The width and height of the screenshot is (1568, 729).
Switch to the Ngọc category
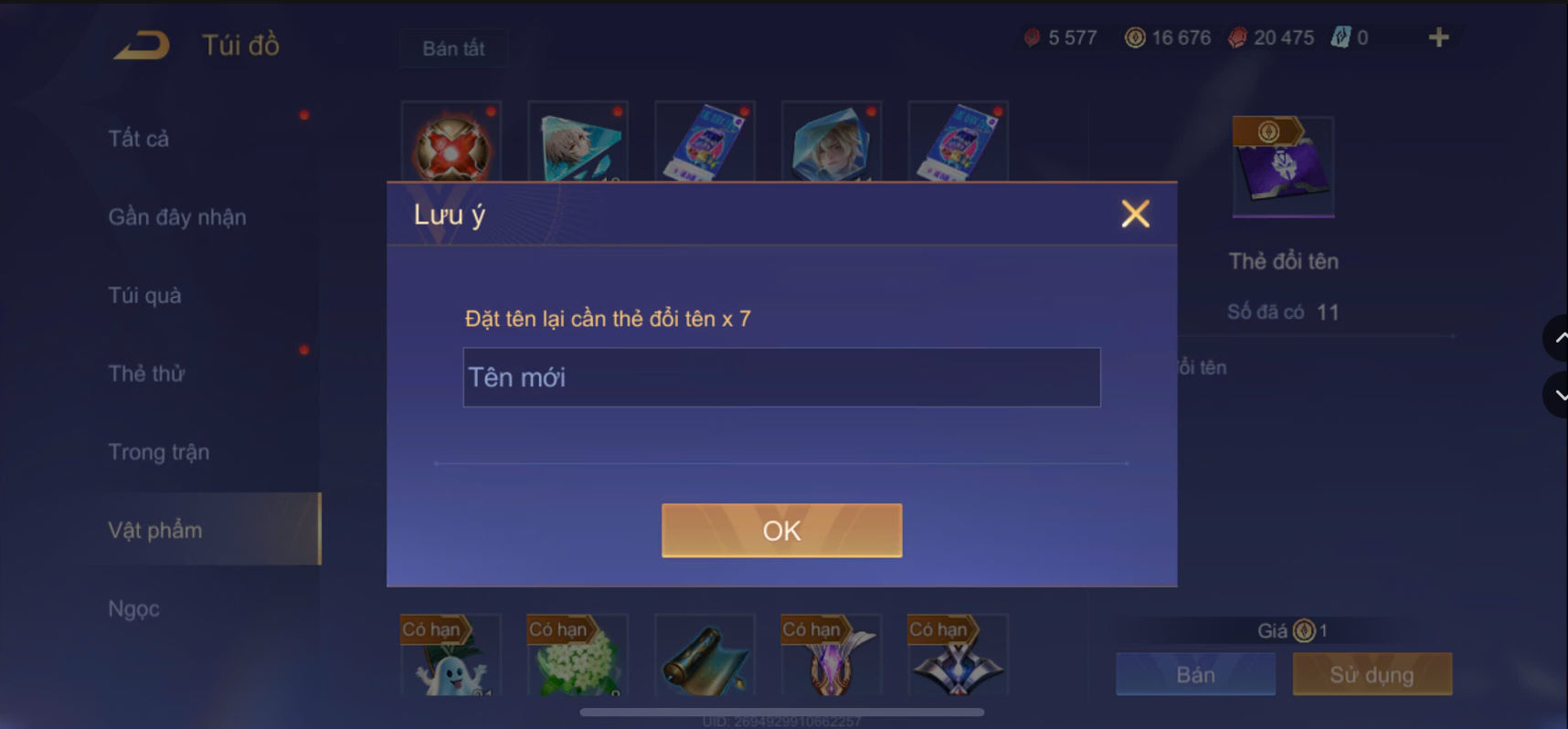(x=134, y=607)
